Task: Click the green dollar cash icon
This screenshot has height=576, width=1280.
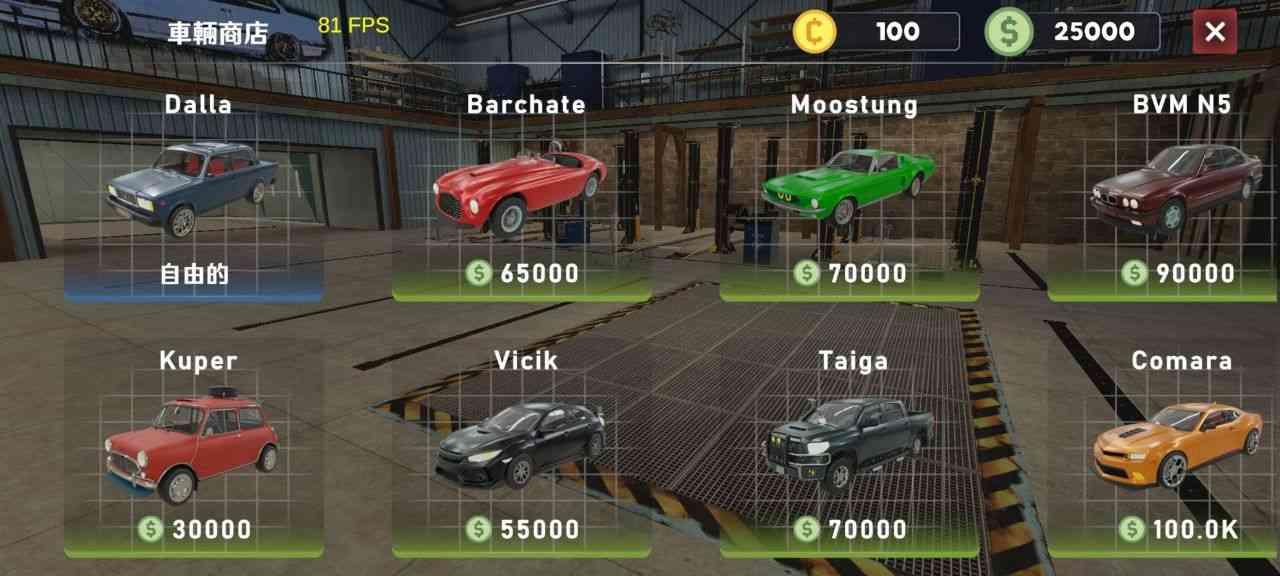Action: (1008, 32)
